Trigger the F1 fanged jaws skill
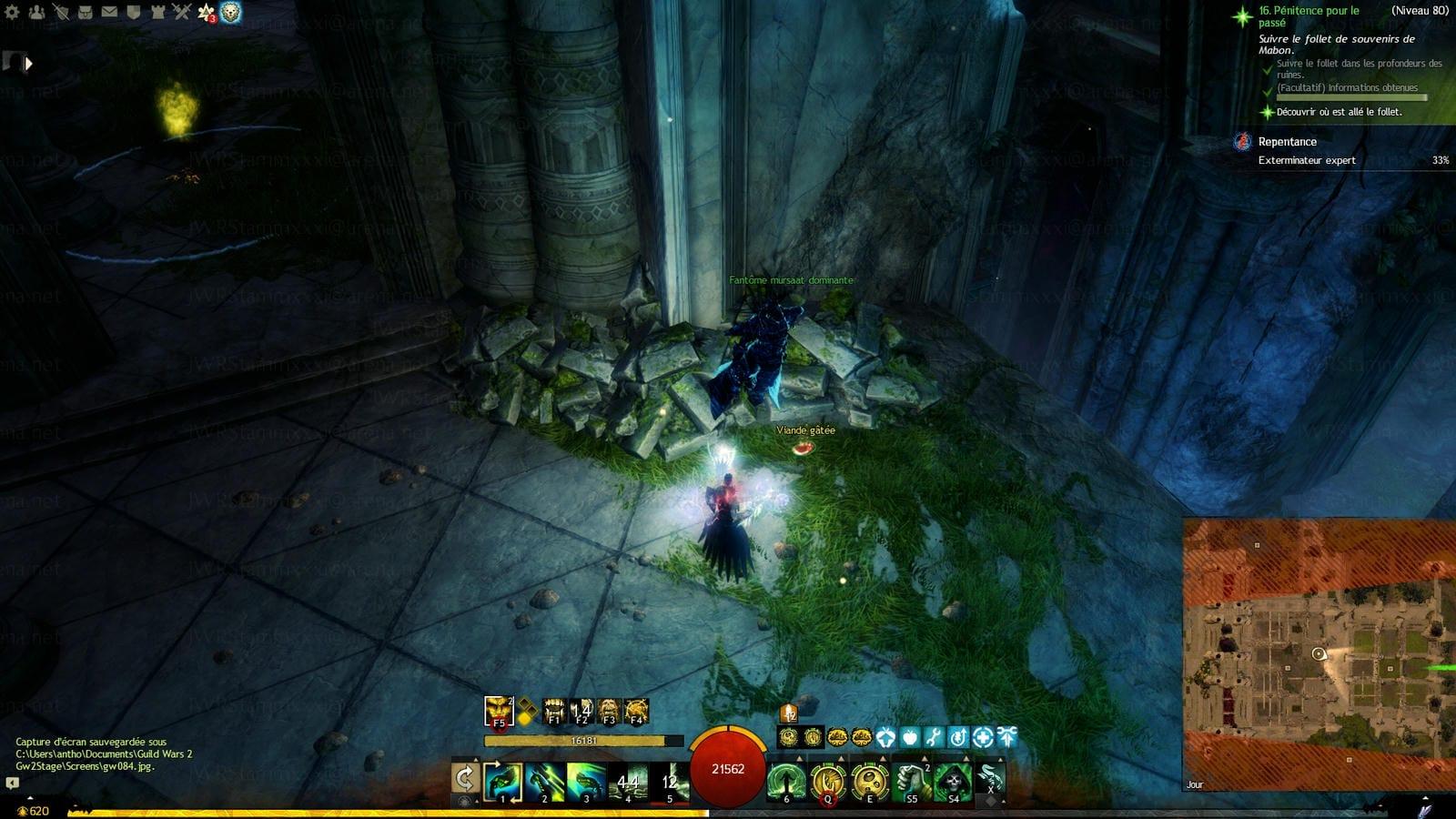Viewport: 1456px width, 819px height. pos(553,711)
